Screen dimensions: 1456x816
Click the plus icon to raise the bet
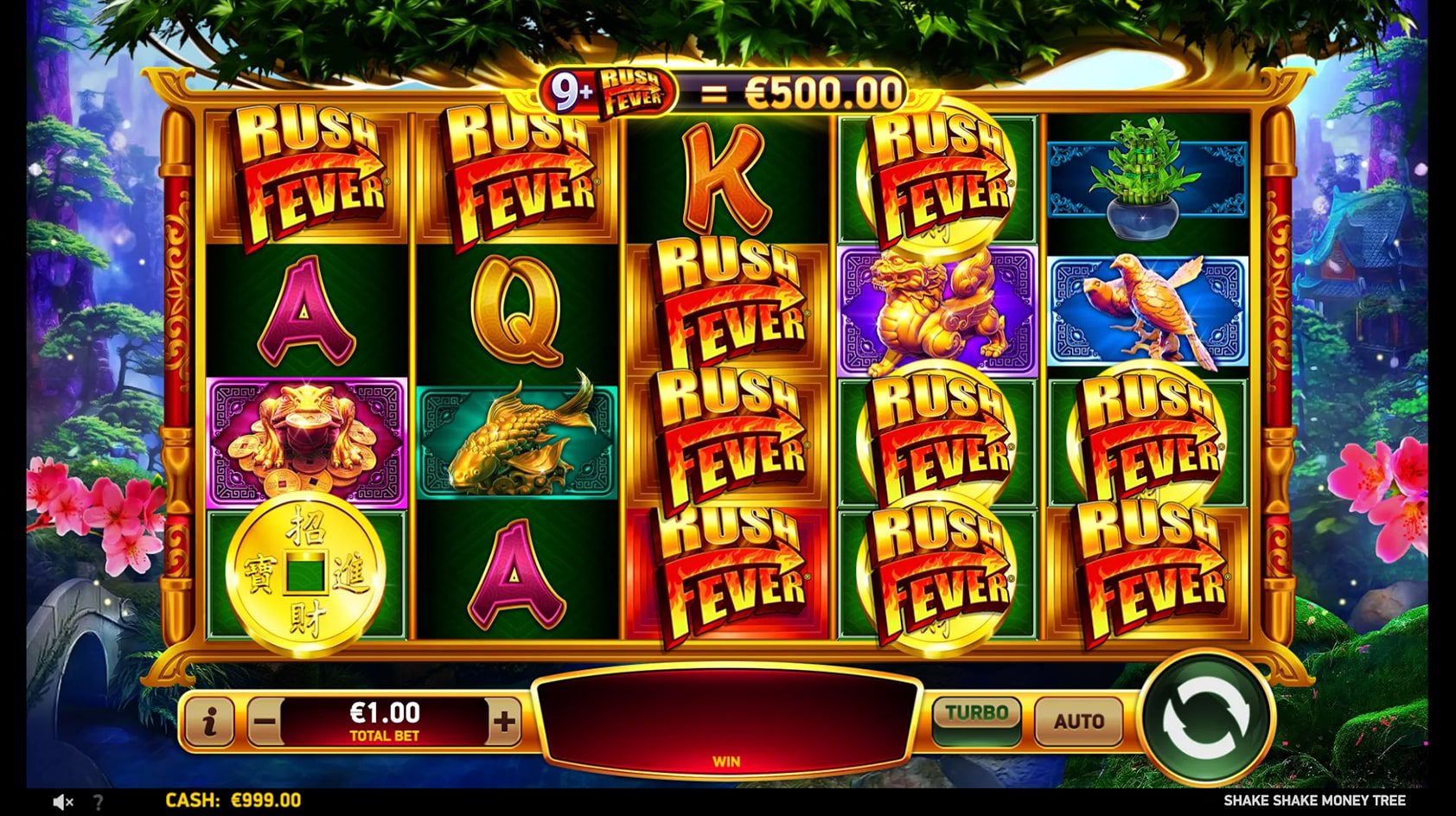(504, 720)
